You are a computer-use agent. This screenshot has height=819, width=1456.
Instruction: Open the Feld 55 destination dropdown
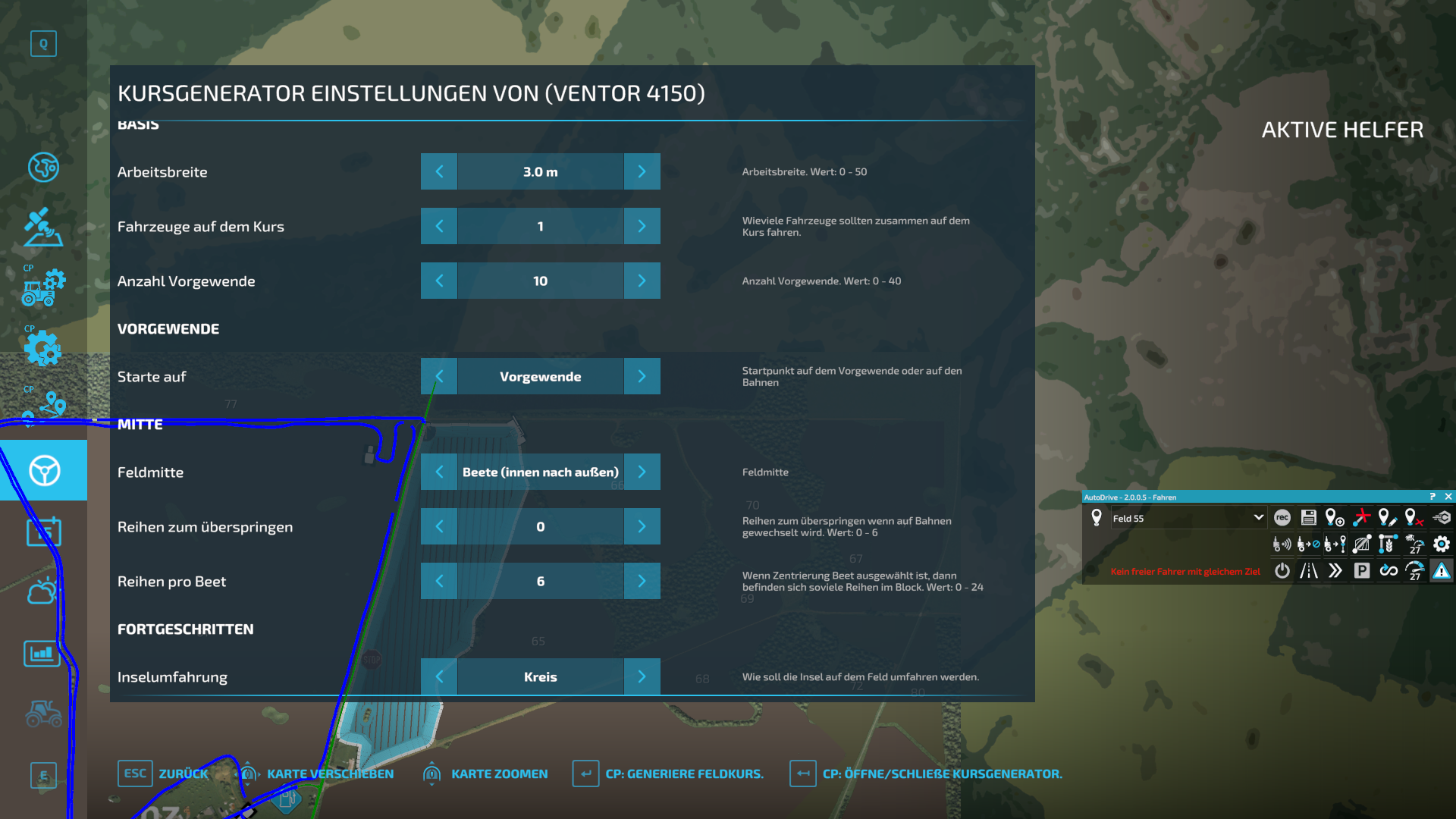tap(1259, 518)
